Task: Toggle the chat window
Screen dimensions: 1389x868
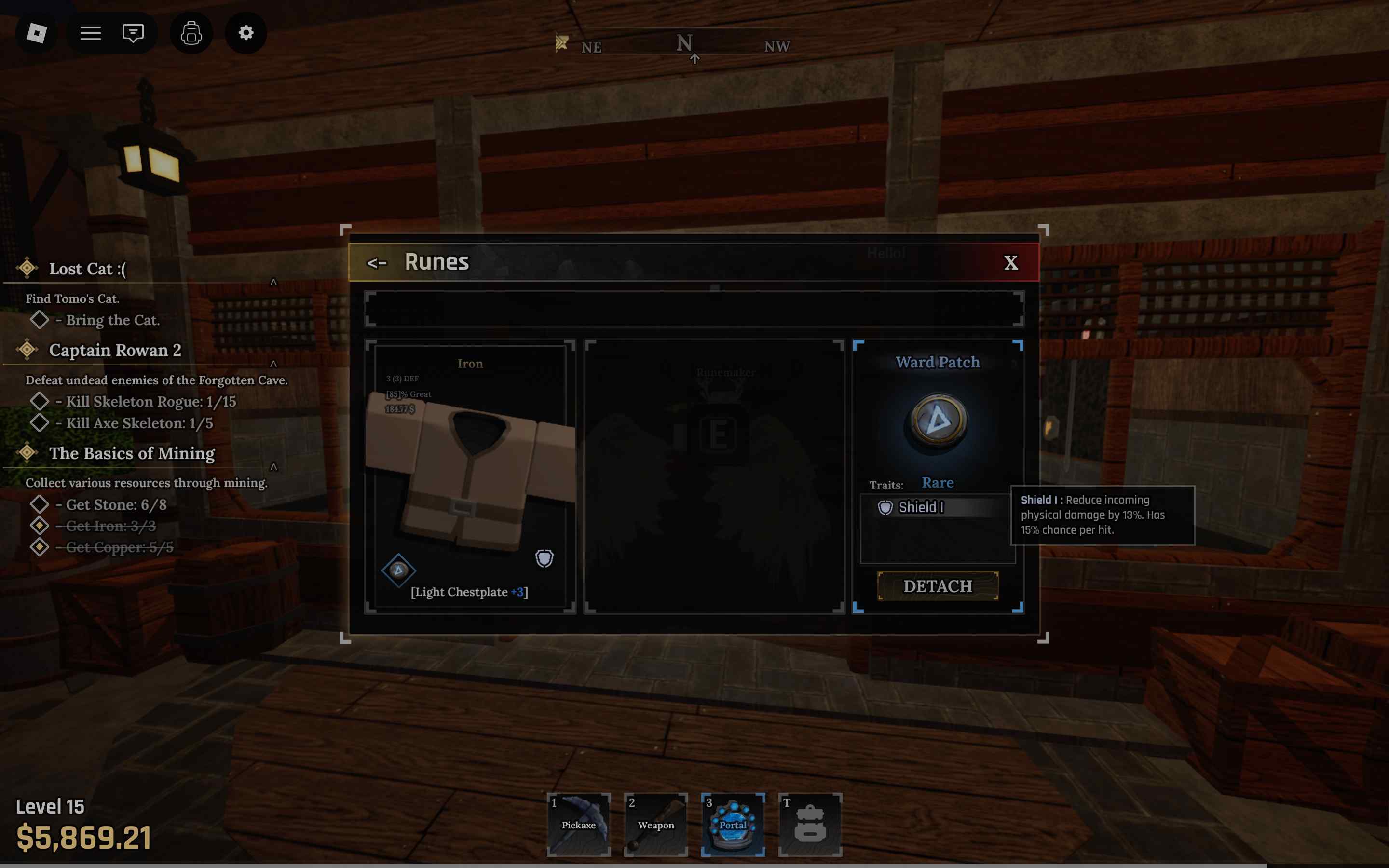Action: pos(133,33)
